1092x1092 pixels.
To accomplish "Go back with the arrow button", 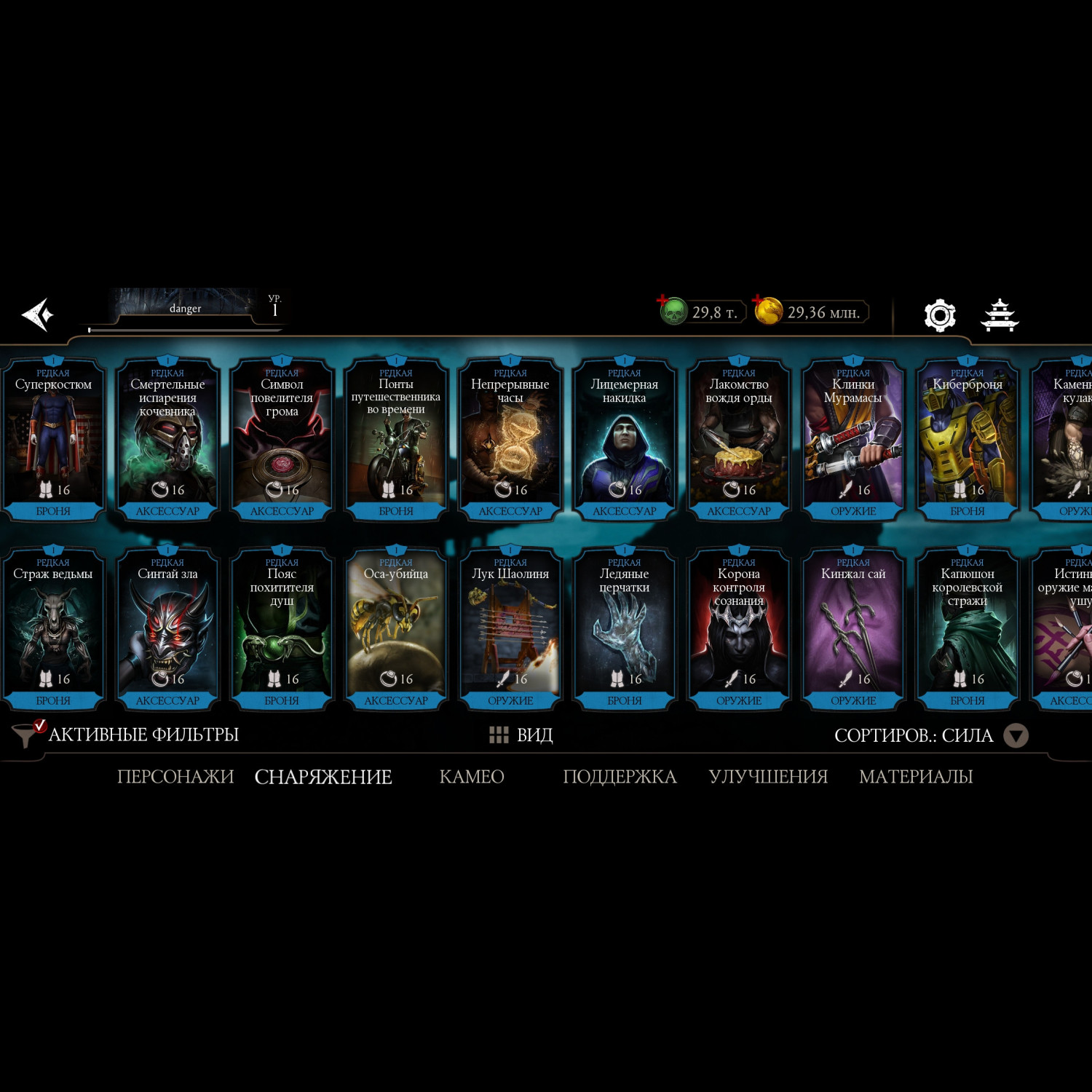I will (38, 314).
